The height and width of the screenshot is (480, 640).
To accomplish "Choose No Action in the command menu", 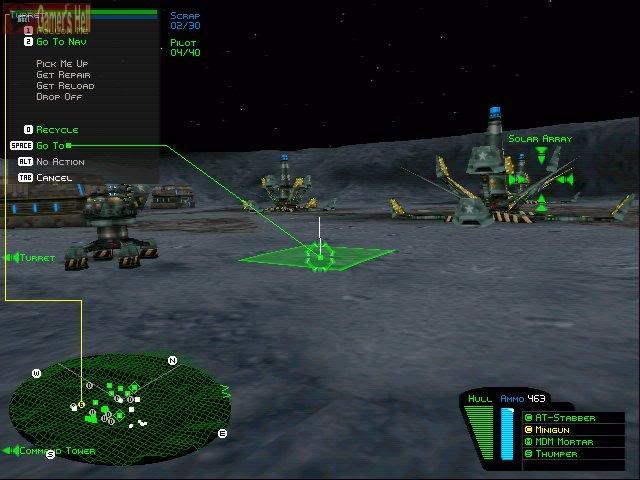I will [x=60, y=162].
